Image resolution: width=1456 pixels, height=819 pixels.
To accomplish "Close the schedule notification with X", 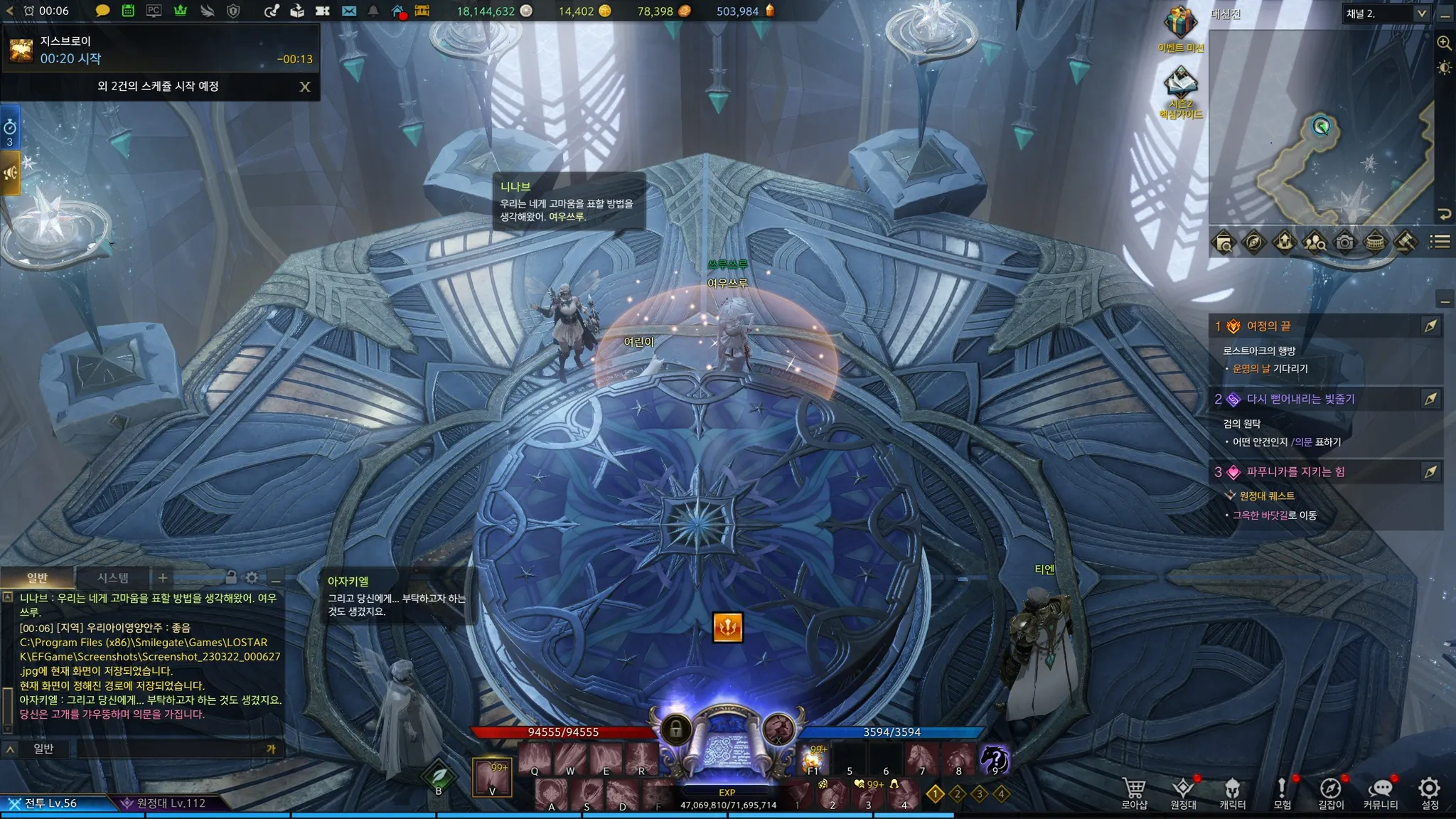I will (305, 87).
